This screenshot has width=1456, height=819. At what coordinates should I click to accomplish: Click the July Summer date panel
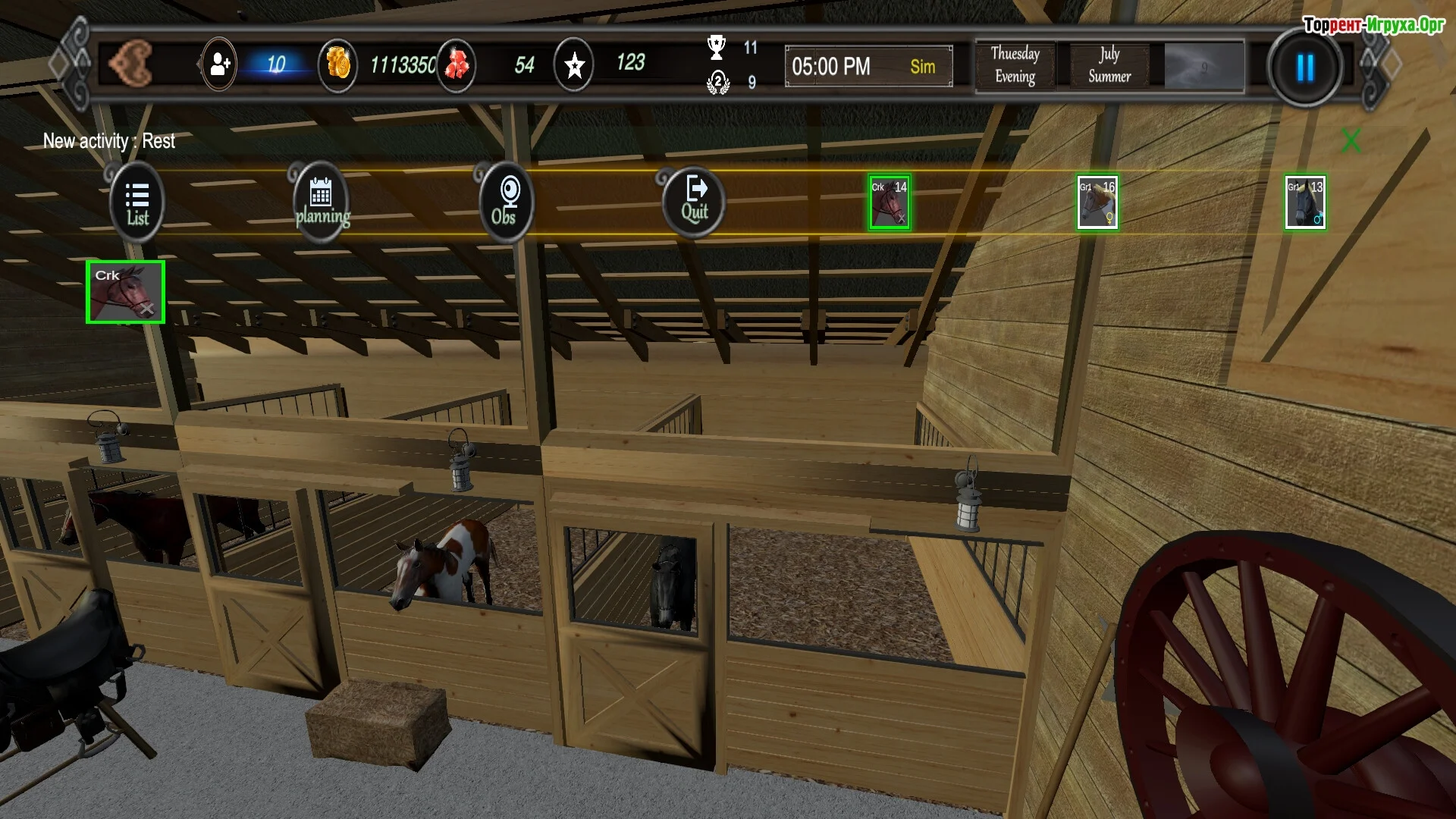1109,65
